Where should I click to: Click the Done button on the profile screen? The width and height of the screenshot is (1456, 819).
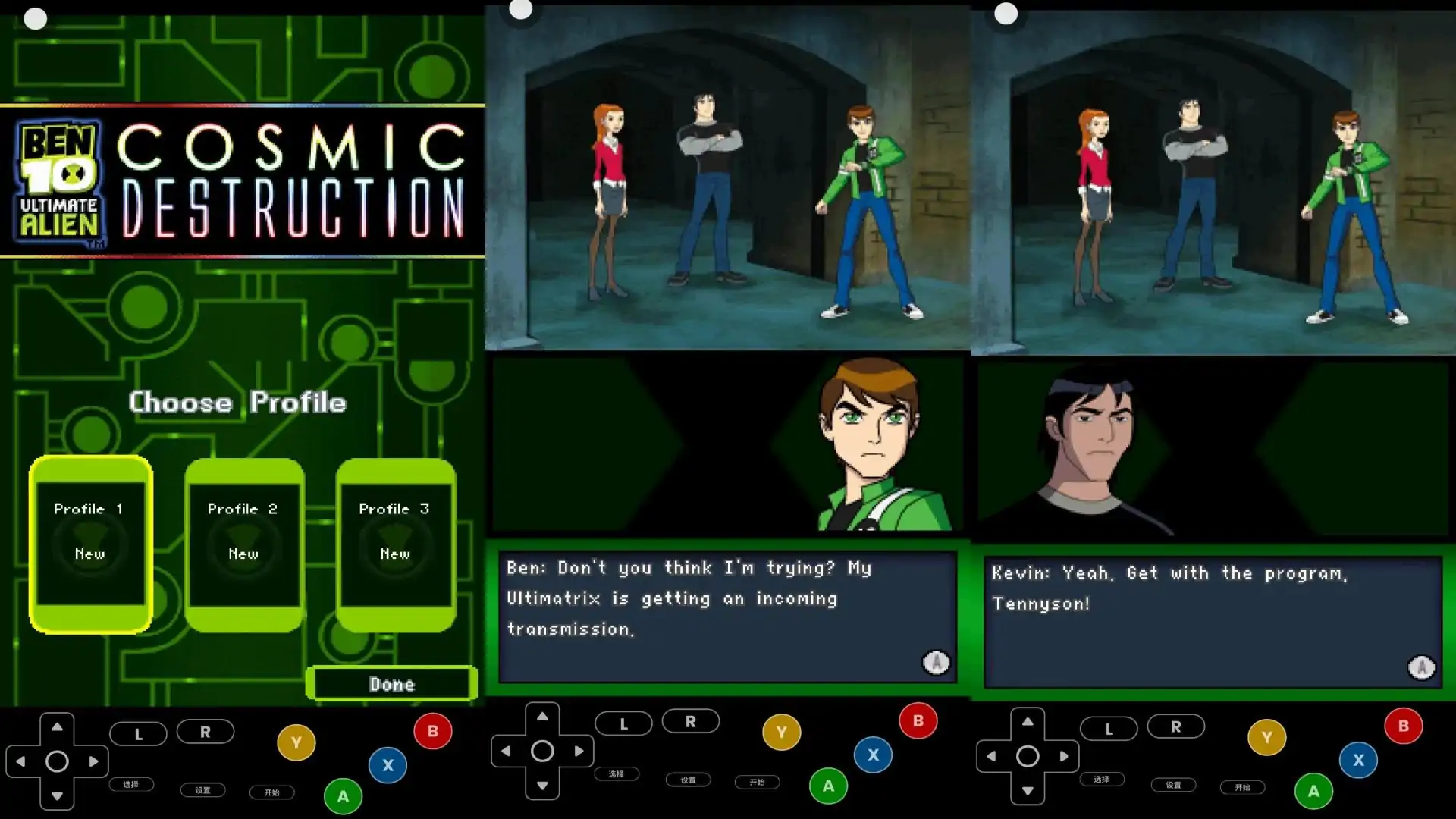pos(391,683)
